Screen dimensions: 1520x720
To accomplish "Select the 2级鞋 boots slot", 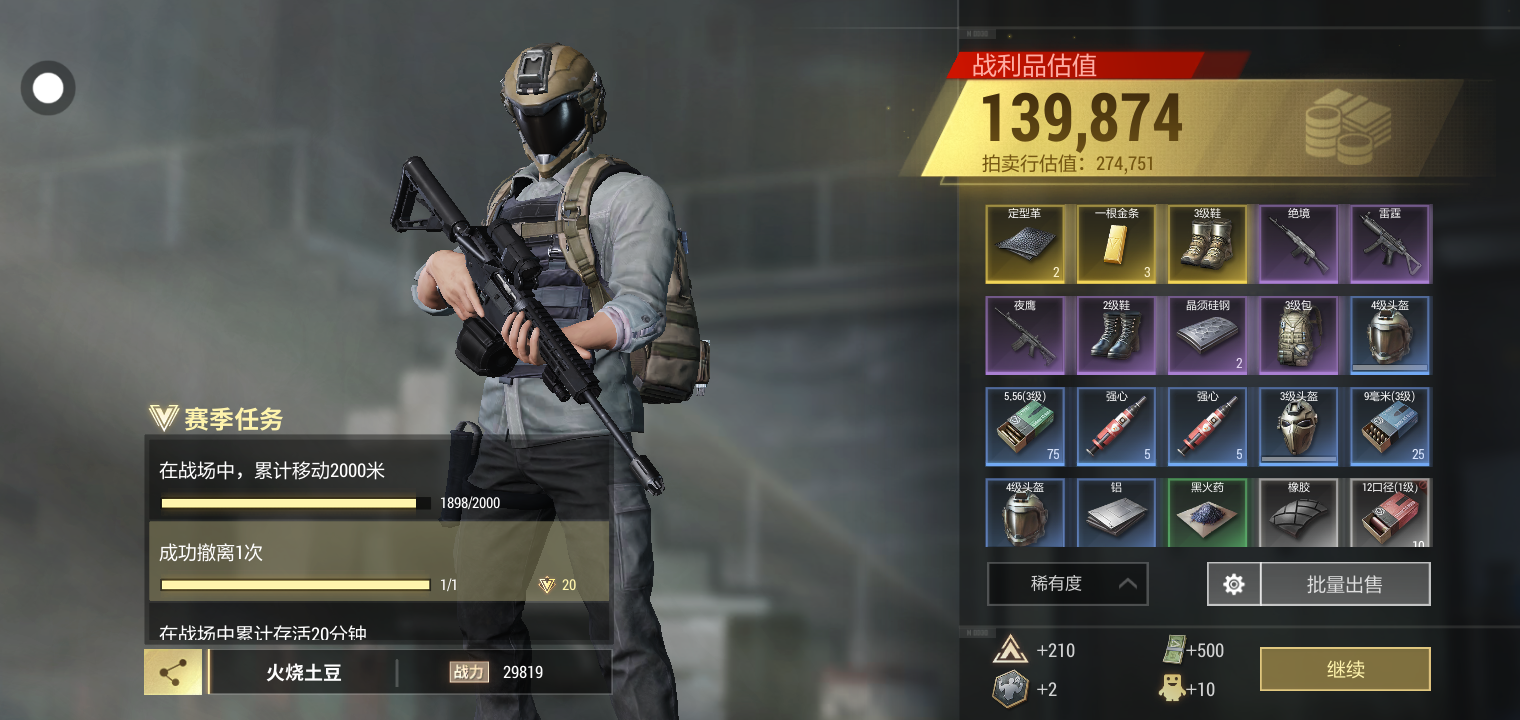I will (1116, 336).
